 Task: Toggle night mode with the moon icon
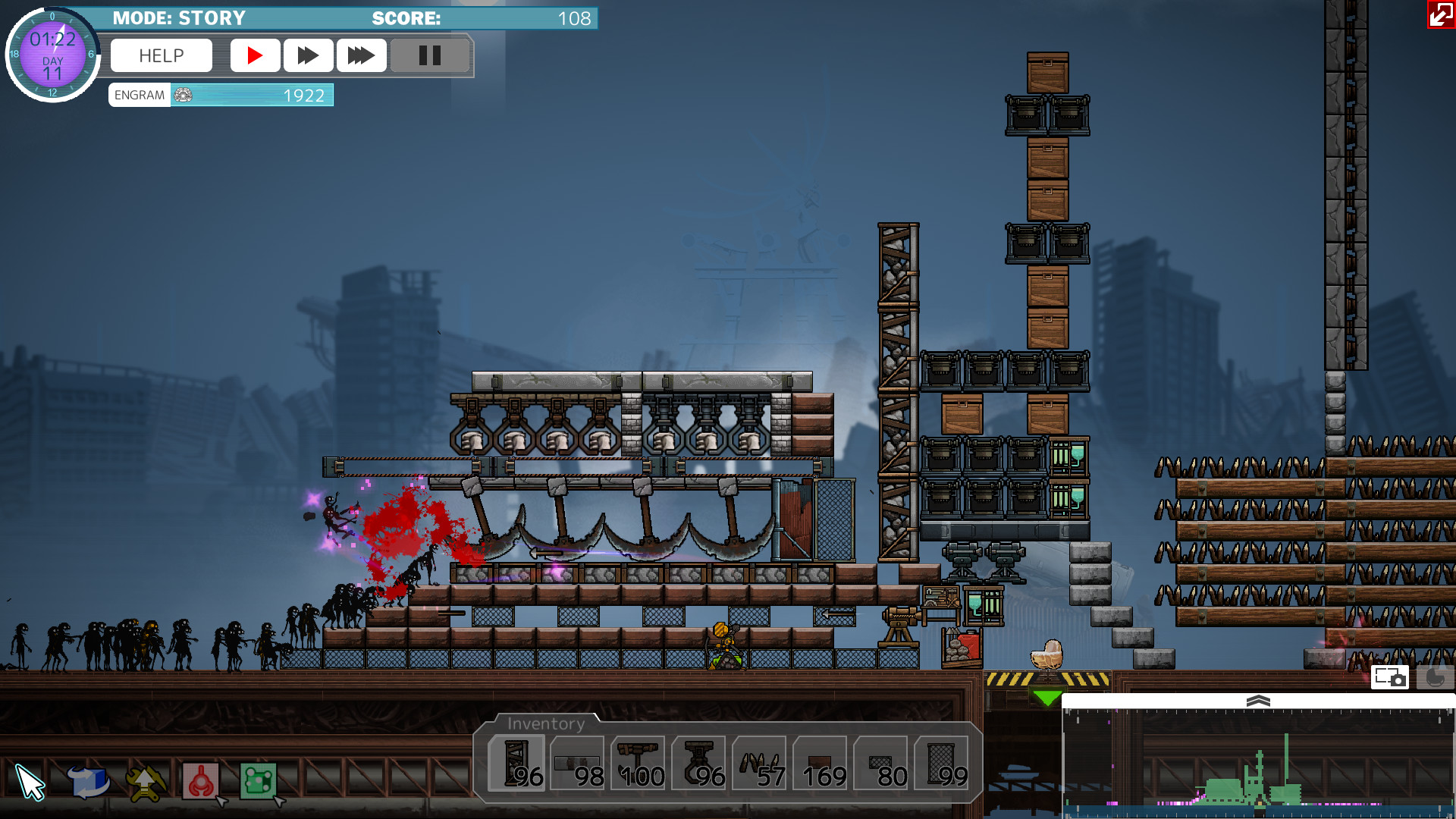pos(1434,676)
